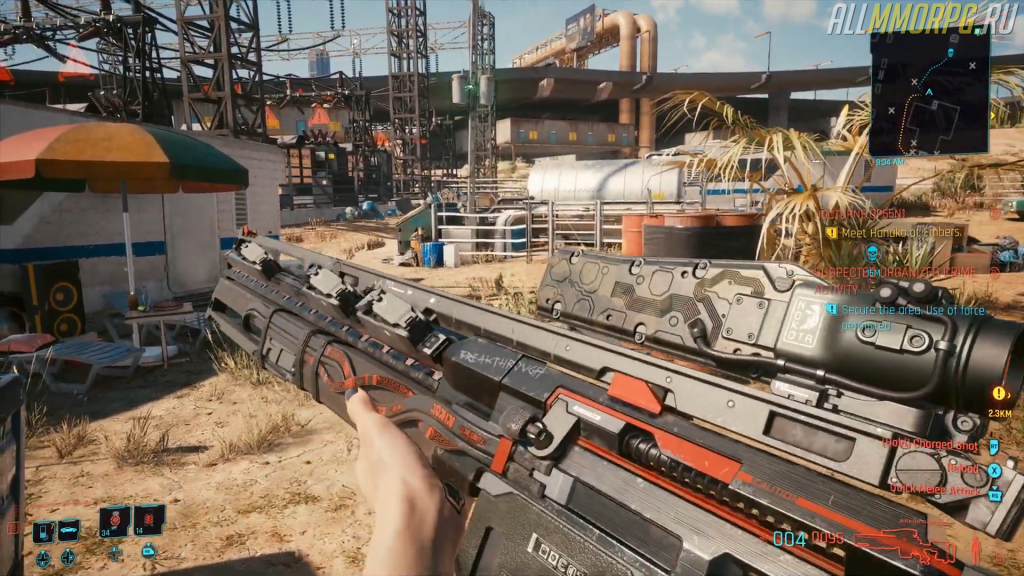Image resolution: width=1024 pixels, height=576 pixels.
Task: Click the Nocturne OP55N1 quest title
Action: tap(862, 214)
